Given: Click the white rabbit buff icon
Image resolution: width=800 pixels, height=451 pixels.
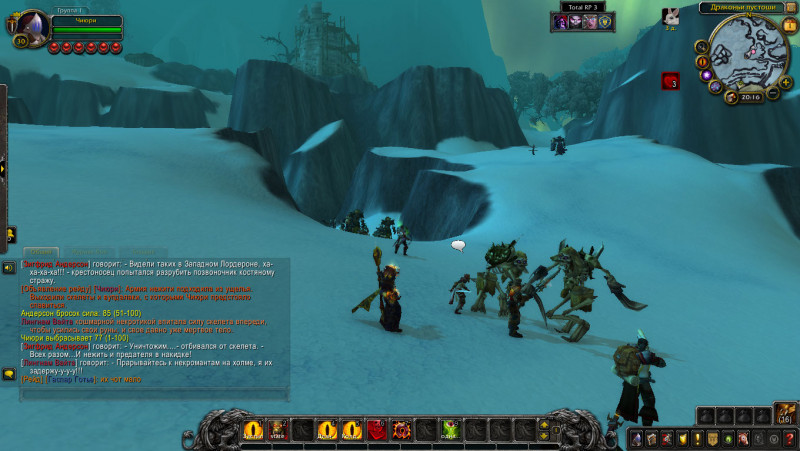Looking at the screenshot, I should coord(671,16).
